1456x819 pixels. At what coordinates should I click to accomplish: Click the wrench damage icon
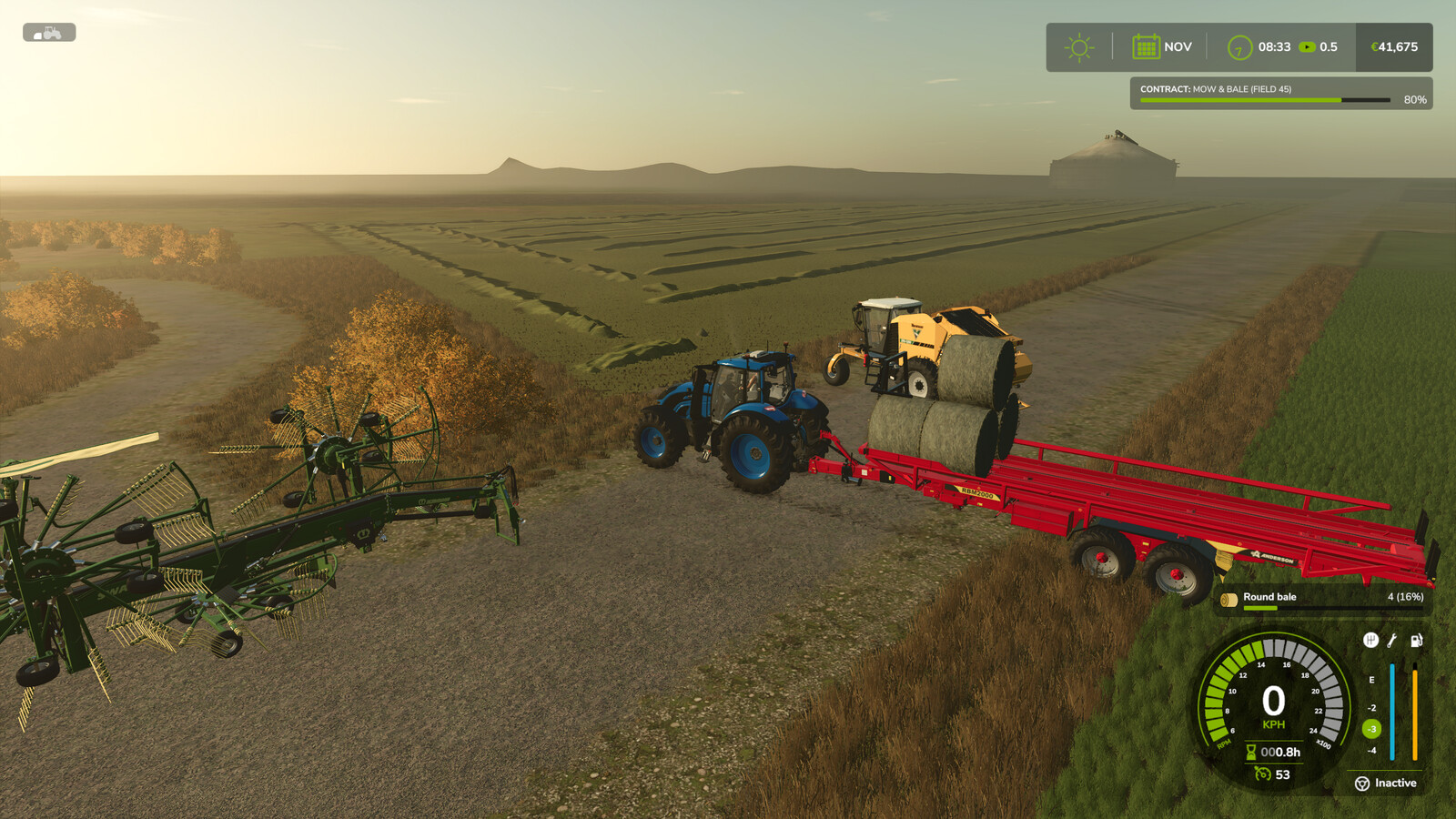[1392, 641]
